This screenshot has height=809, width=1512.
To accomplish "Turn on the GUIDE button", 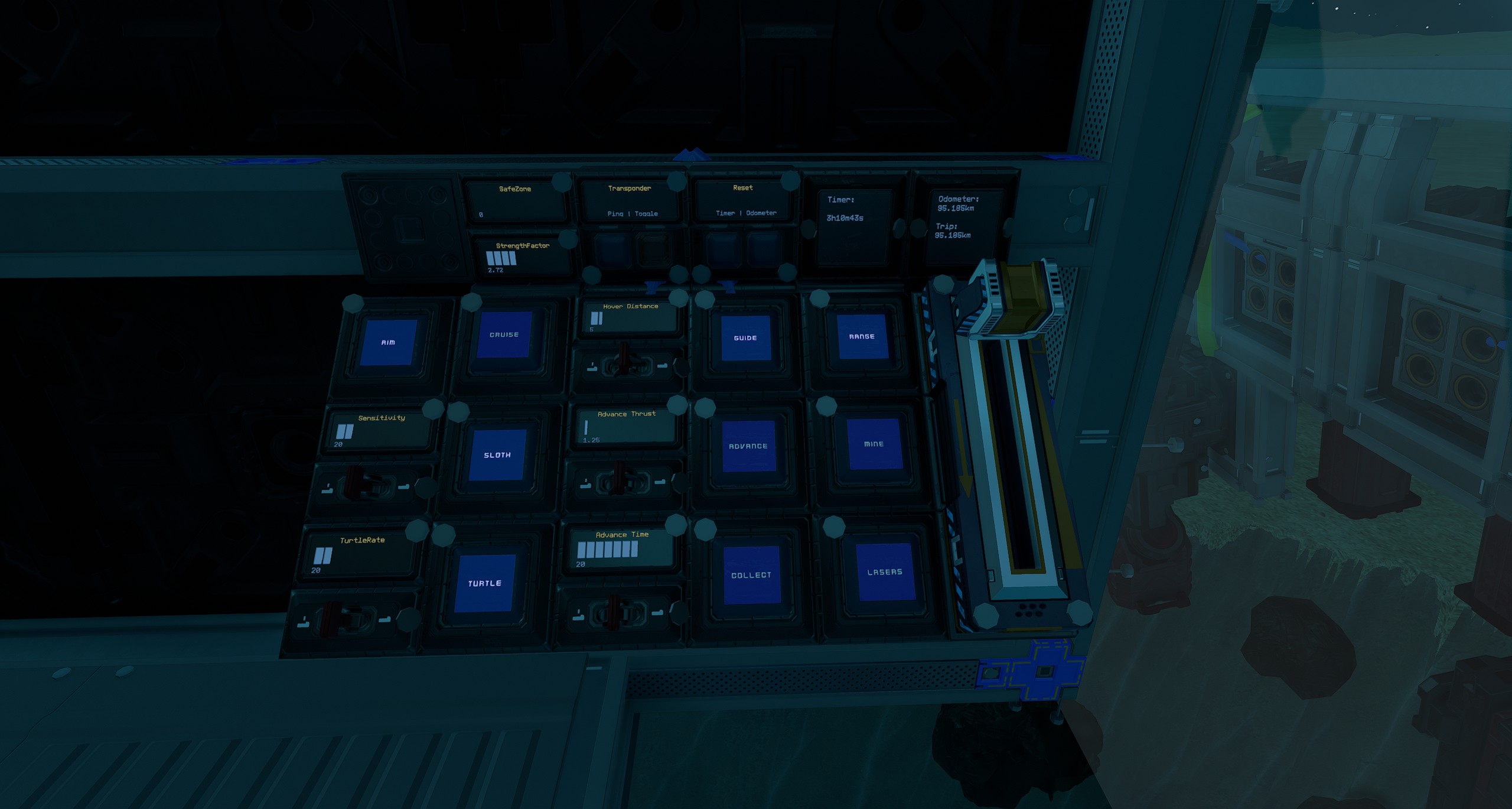I will [745, 337].
